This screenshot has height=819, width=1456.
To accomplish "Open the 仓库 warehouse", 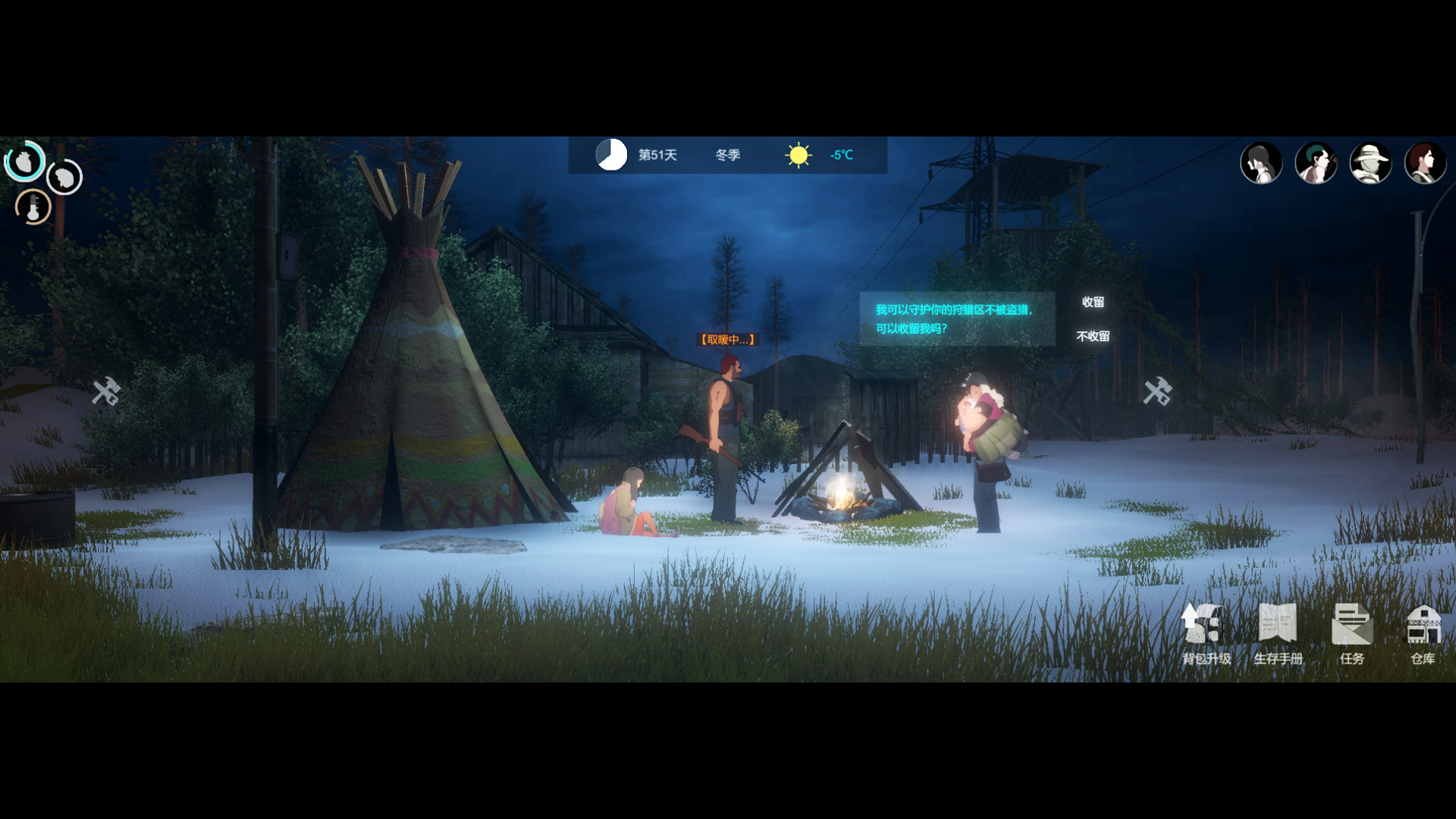I will 1423,633.
